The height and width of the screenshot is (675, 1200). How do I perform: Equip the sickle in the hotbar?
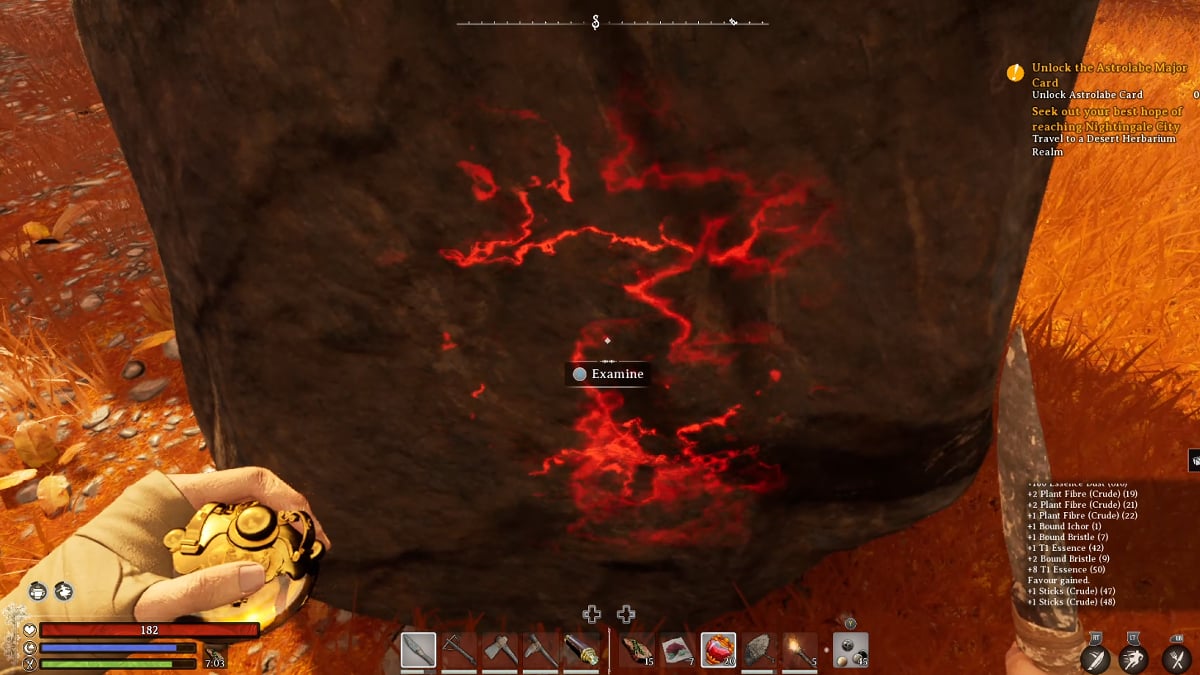tap(540, 650)
